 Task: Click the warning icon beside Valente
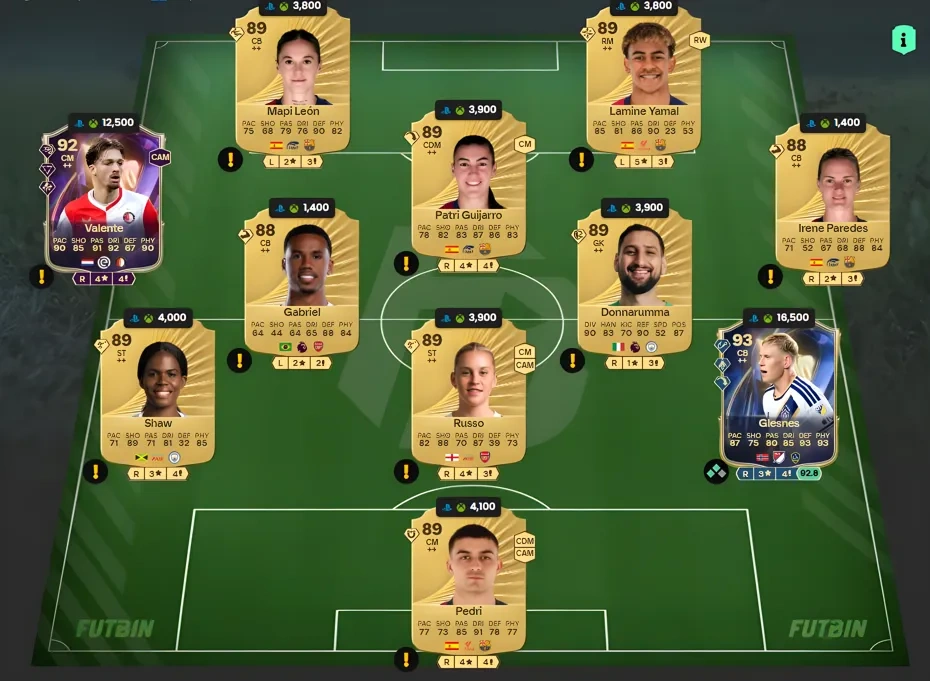(43, 277)
